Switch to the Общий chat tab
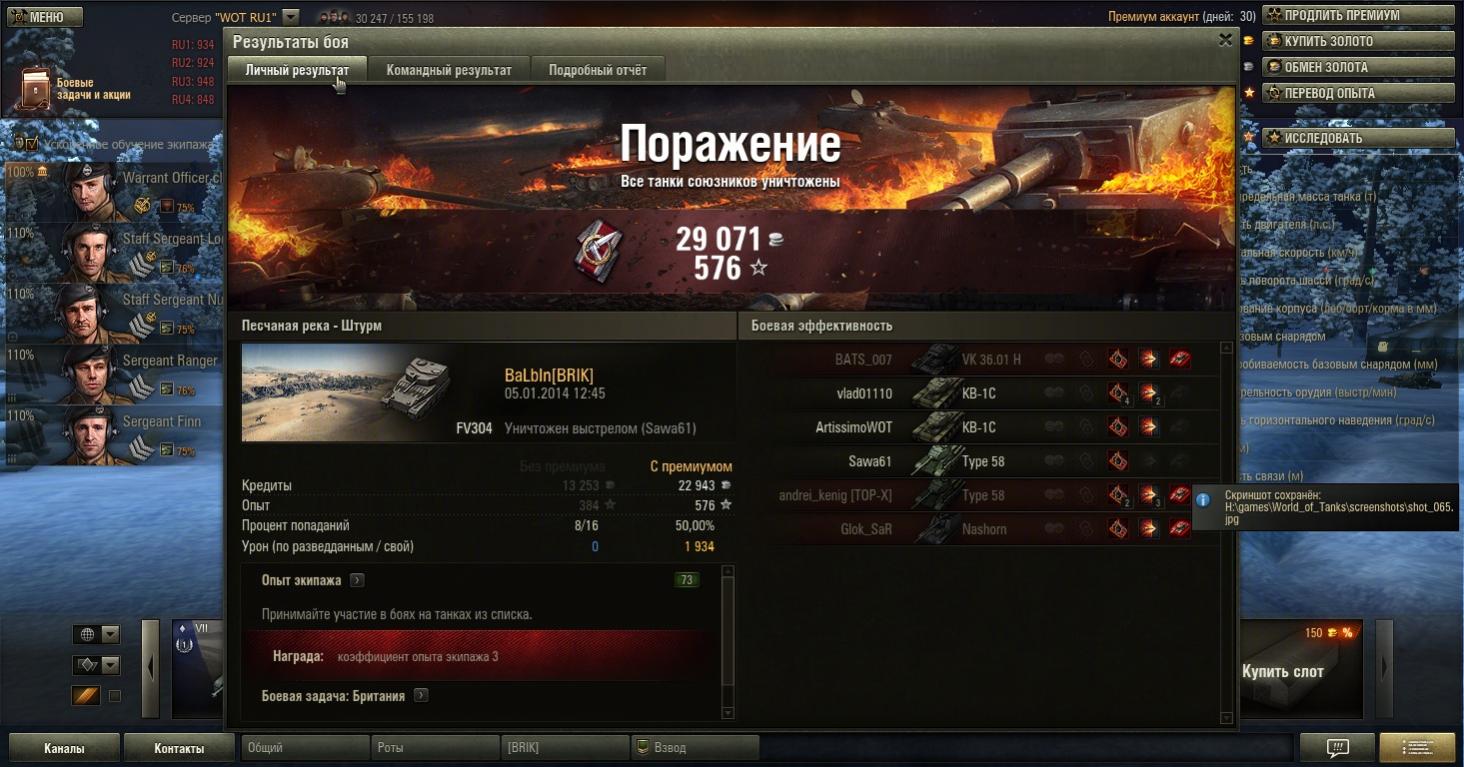Screen dimensions: 1464x767 305,748
